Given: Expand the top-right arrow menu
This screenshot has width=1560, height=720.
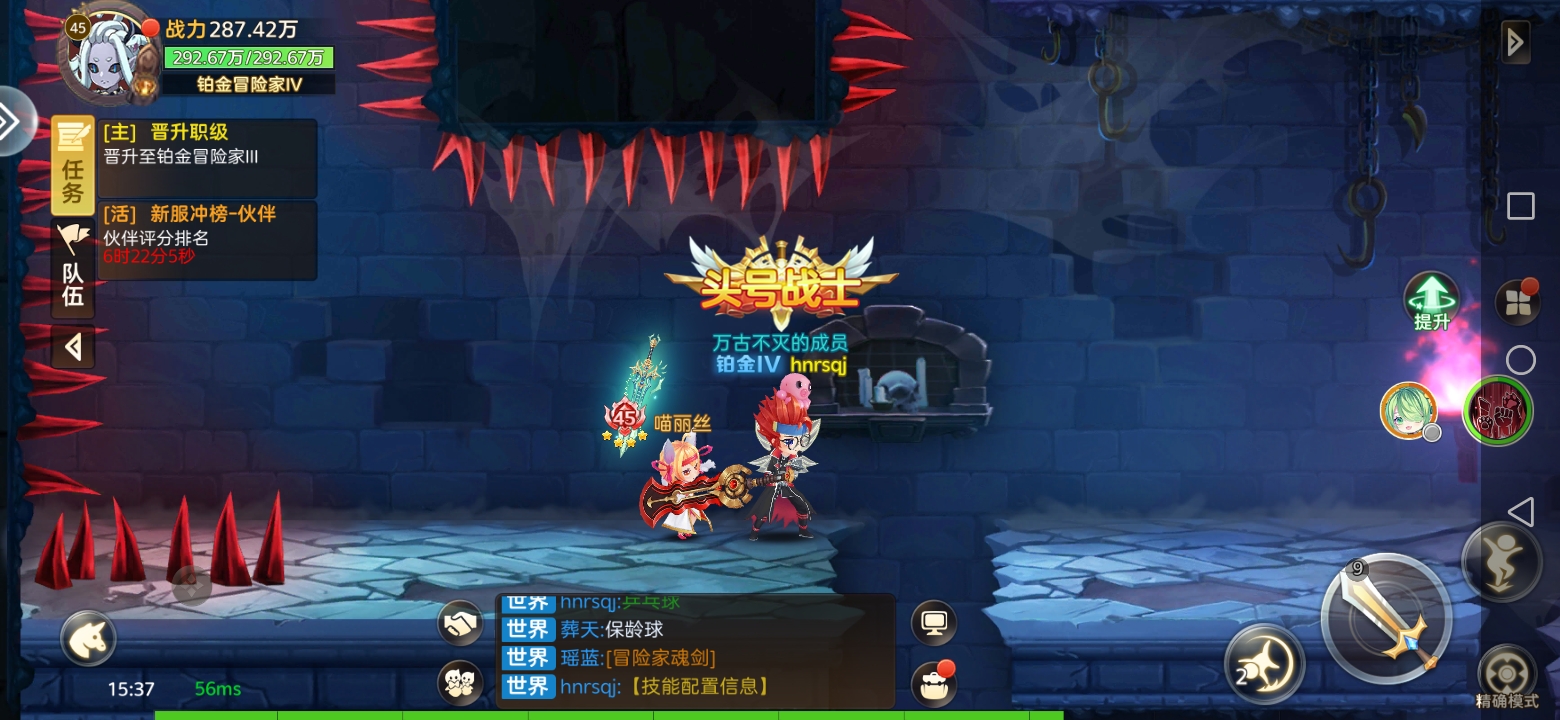Looking at the screenshot, I should pyautogui.click(x=1516, y=42).
